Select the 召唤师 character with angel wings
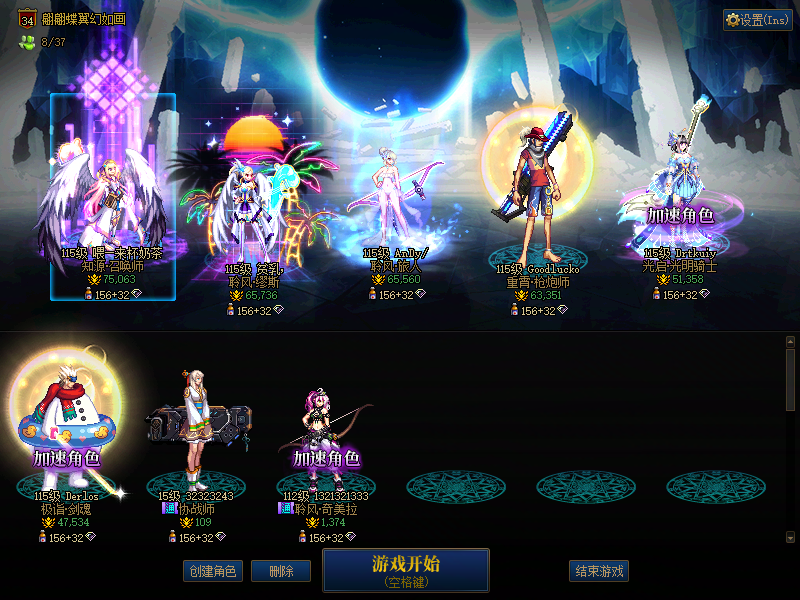 111,200
